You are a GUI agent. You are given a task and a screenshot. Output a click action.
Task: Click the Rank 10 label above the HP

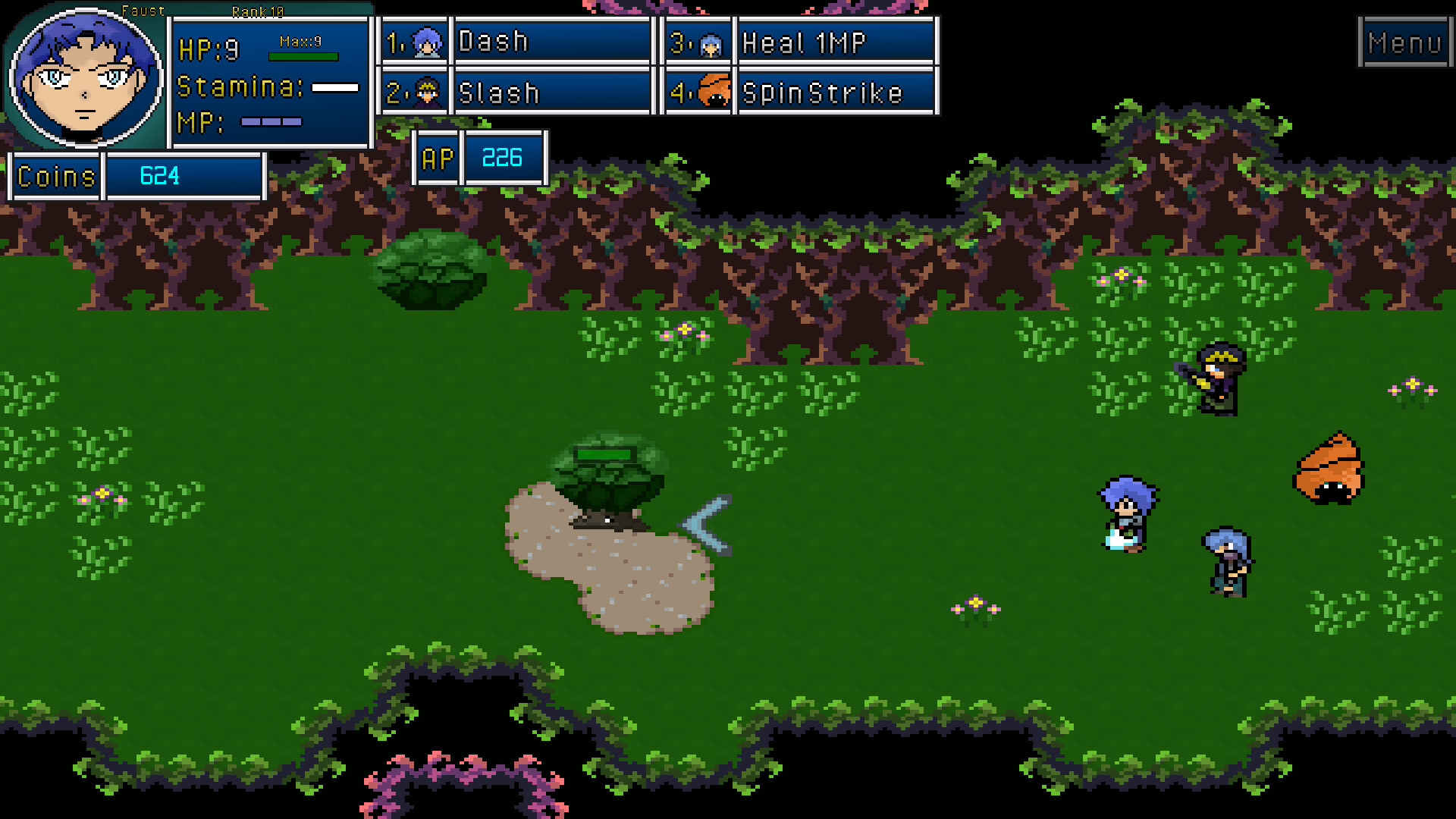(x=256, y=11)
